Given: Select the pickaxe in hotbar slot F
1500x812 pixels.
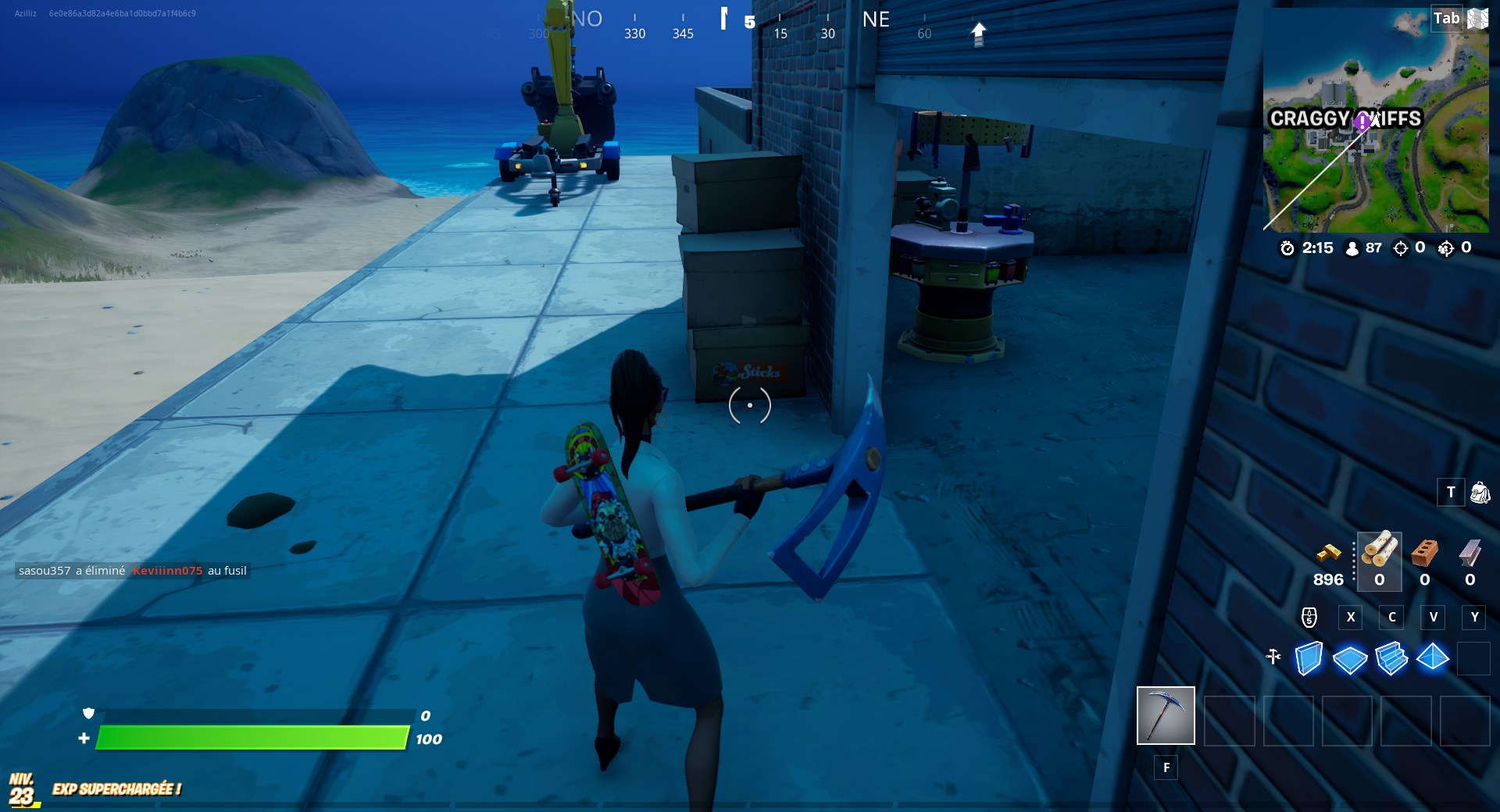Looking at the screenshot, I should 1165,715.
